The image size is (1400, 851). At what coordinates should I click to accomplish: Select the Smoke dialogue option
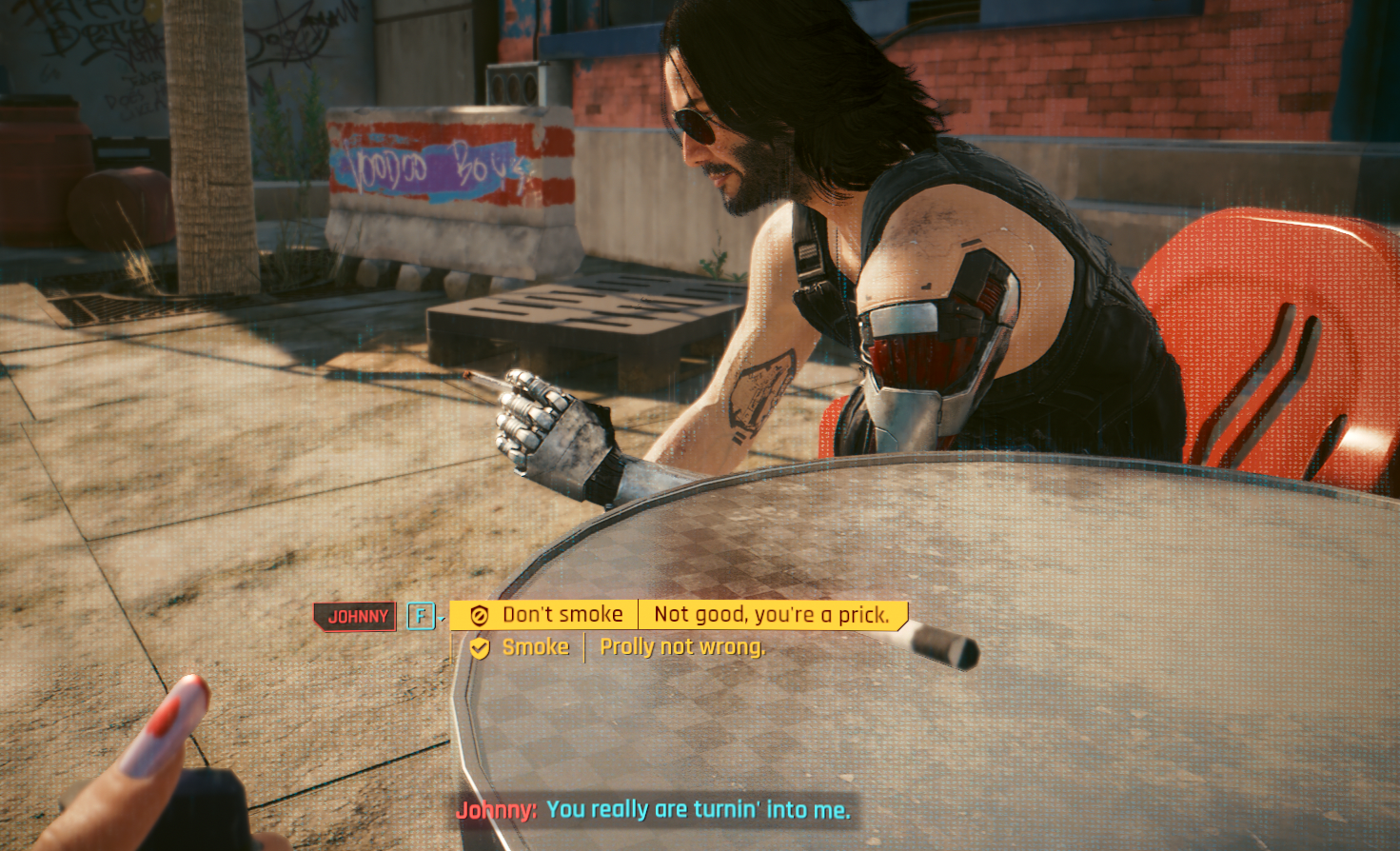pyautogui.click(x=536, y=646)
